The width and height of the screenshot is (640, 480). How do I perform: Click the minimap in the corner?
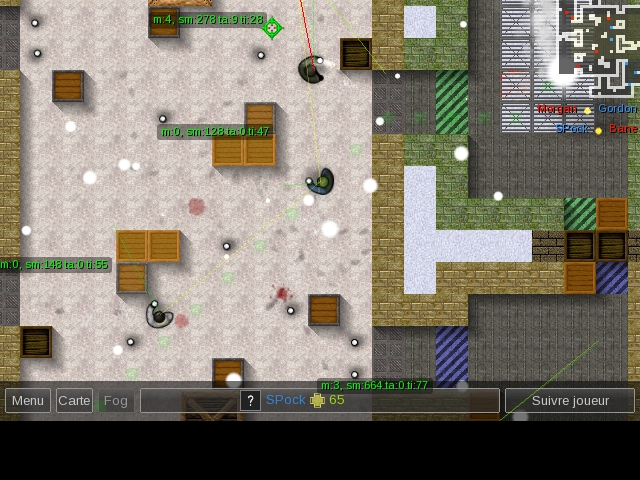click(598, 46)
